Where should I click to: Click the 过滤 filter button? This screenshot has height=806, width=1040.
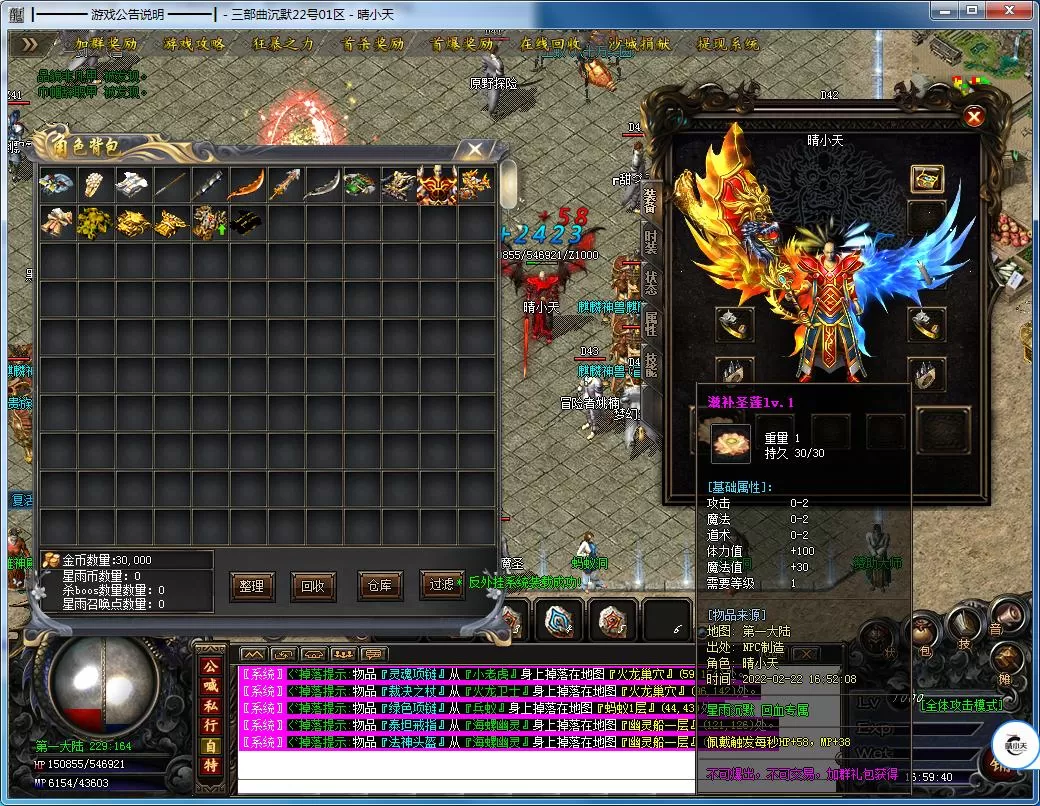tap(441, 586)
